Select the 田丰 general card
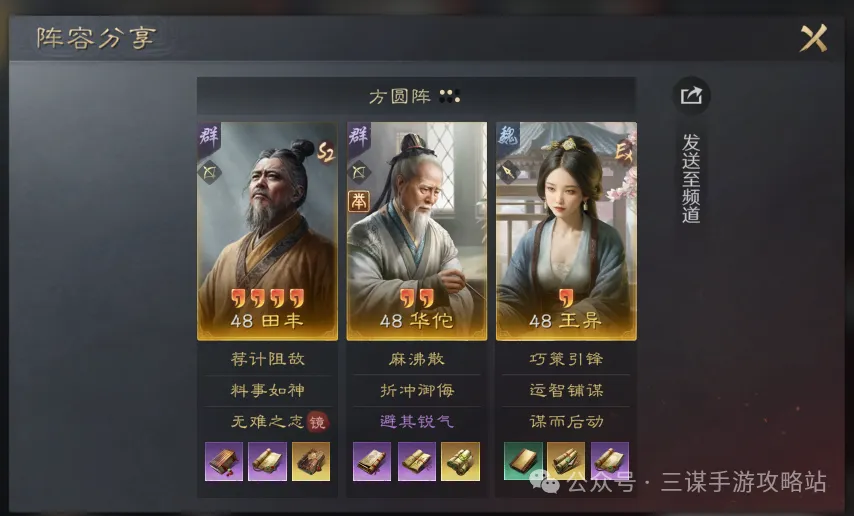Image resolution: width=854 pixels, height=516 pixels. (x=267, y=231)
